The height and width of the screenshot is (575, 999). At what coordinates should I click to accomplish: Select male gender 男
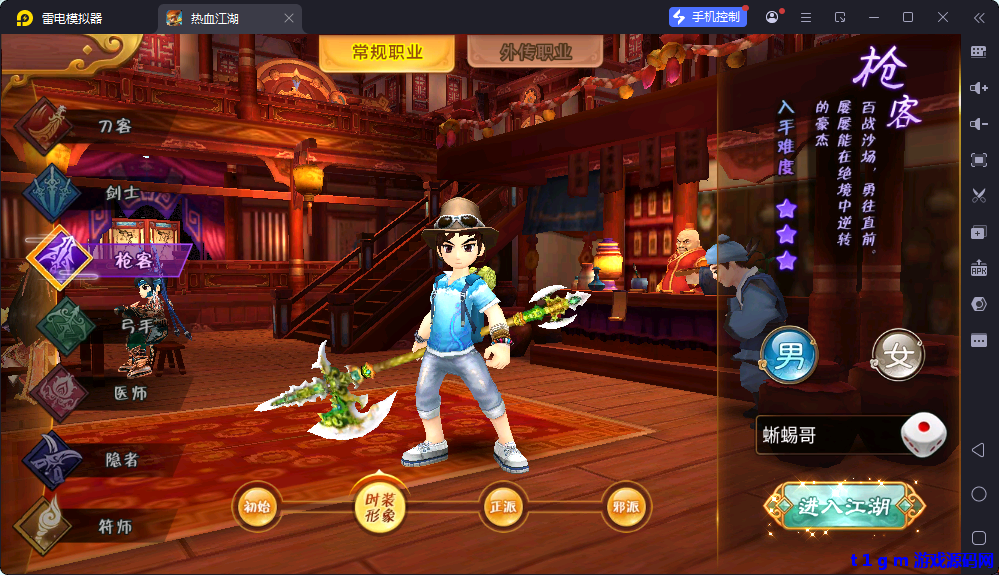(x=789, y=357)
